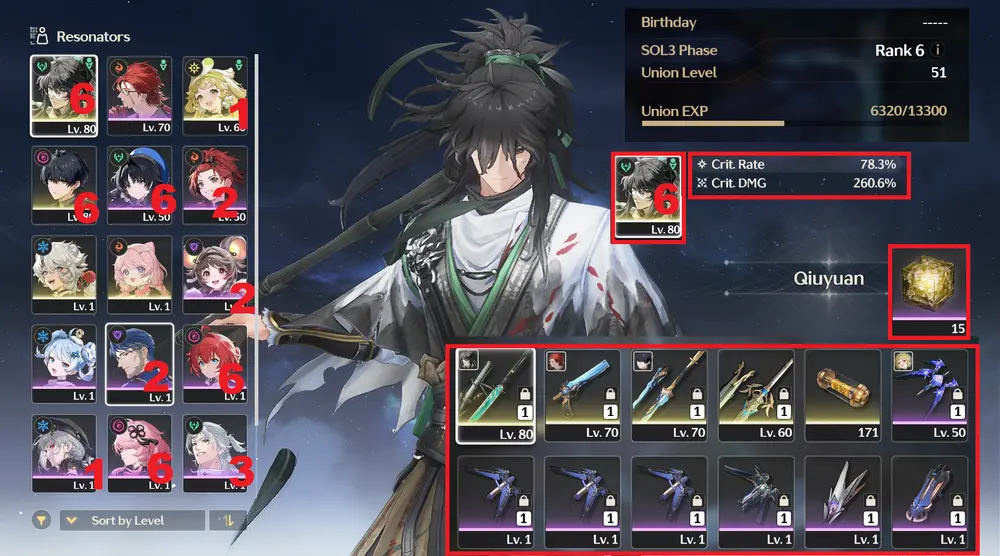Choose the pink-haired cat-eared Lv. 1 resonator
1000x556 pixels.
click(139, 274)
